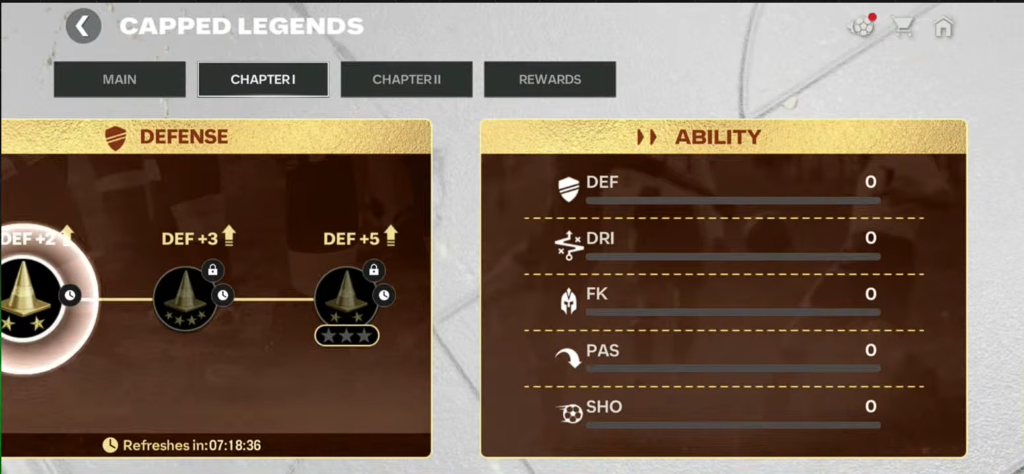The width and height of the screenshot is (1024, 474).
Task: Show the Rewards tab
Action: (550, 79)
